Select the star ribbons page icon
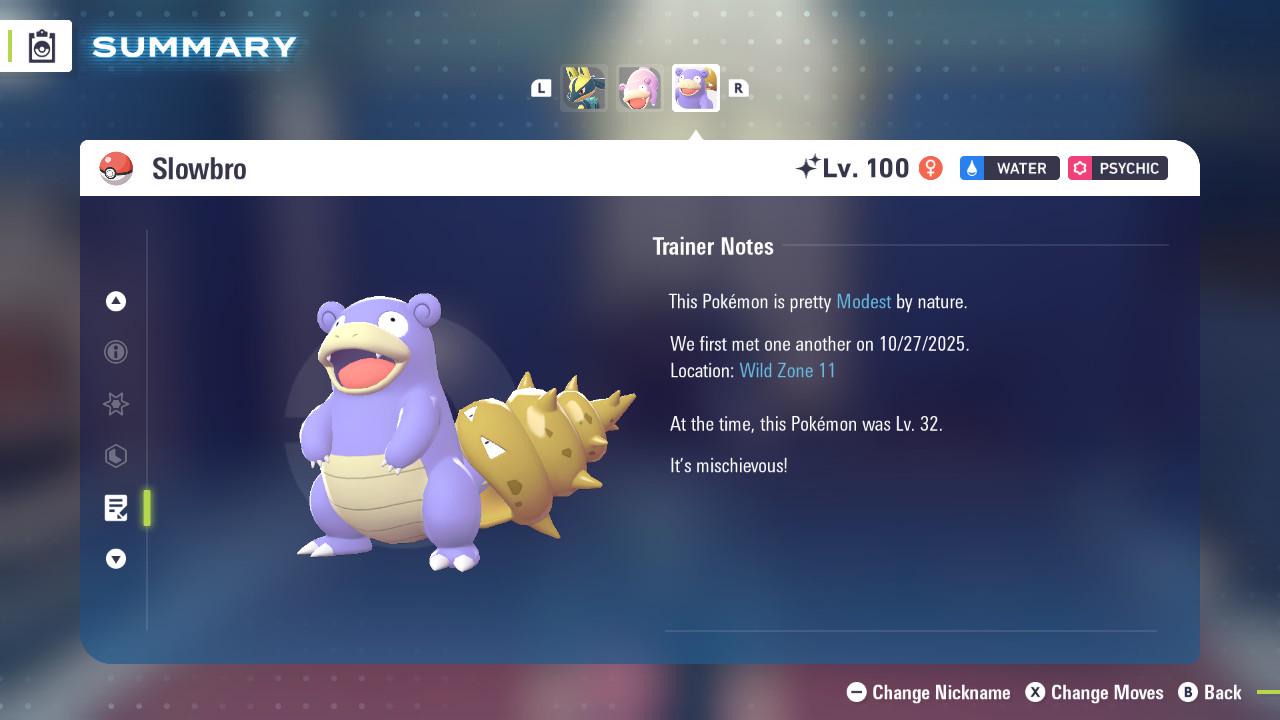This screenshot has height=720, width=1280. 116,404
